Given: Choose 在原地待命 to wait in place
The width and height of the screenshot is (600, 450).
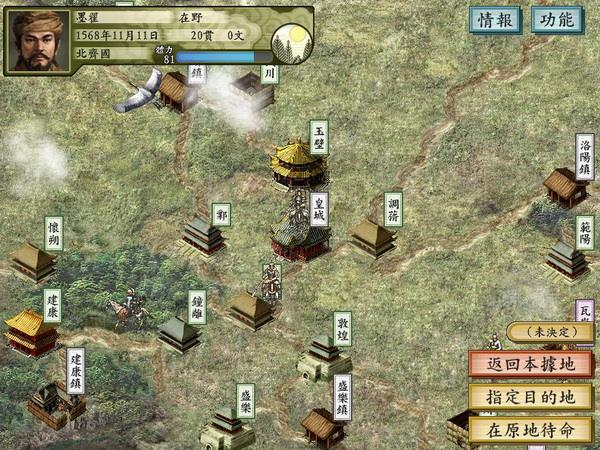Looking at the screenshot, I should pos(531,430).
